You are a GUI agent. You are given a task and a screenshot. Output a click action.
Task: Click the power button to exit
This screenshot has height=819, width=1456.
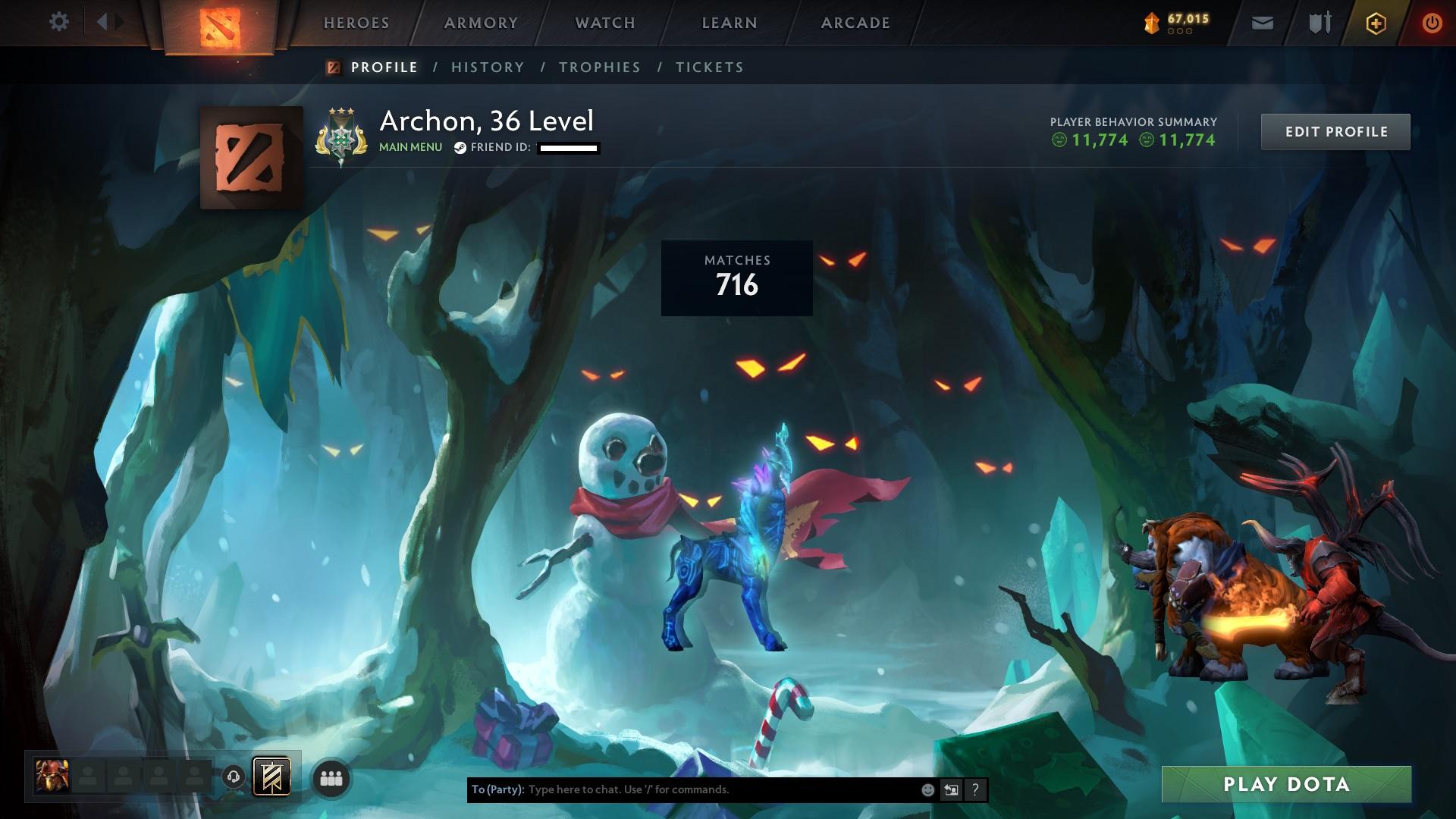tap(1432, 23)
